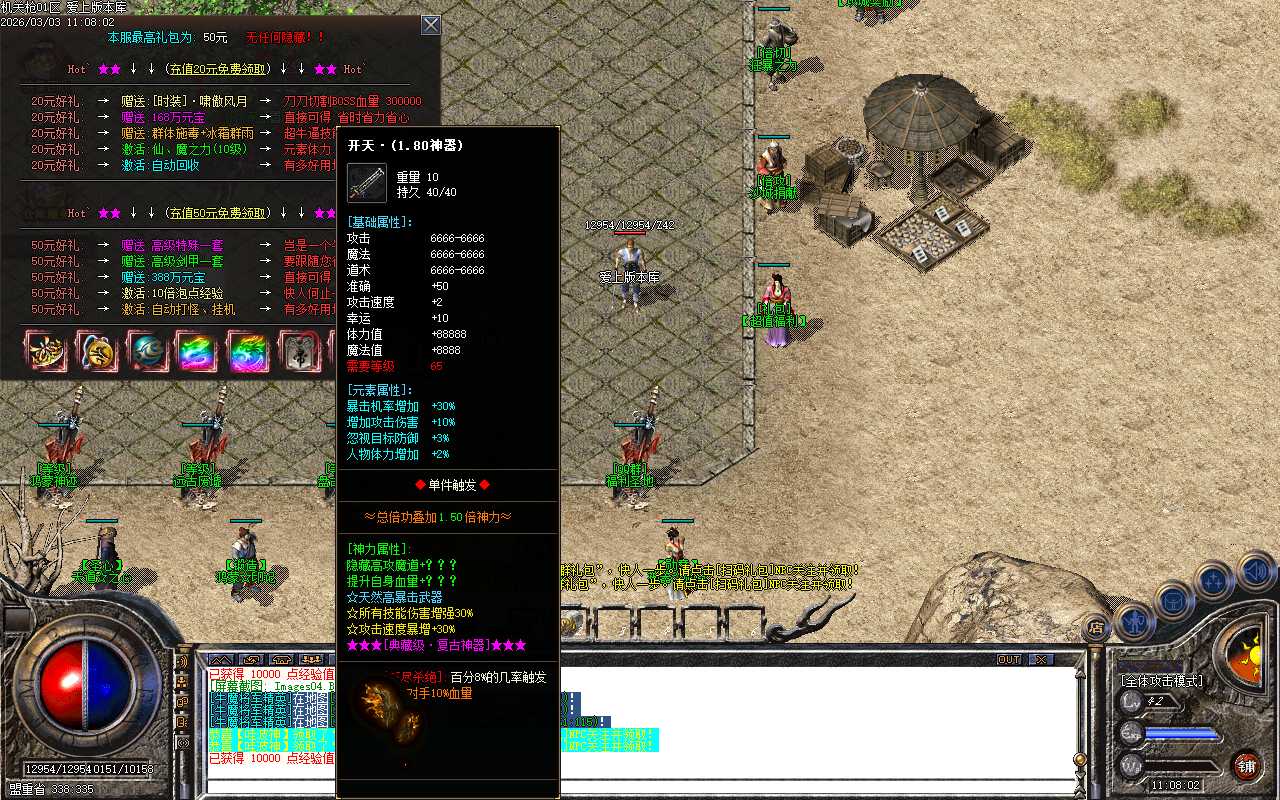Click the OUT label on the chat title bar
Screen dimensions: 1280x800
1010,659
